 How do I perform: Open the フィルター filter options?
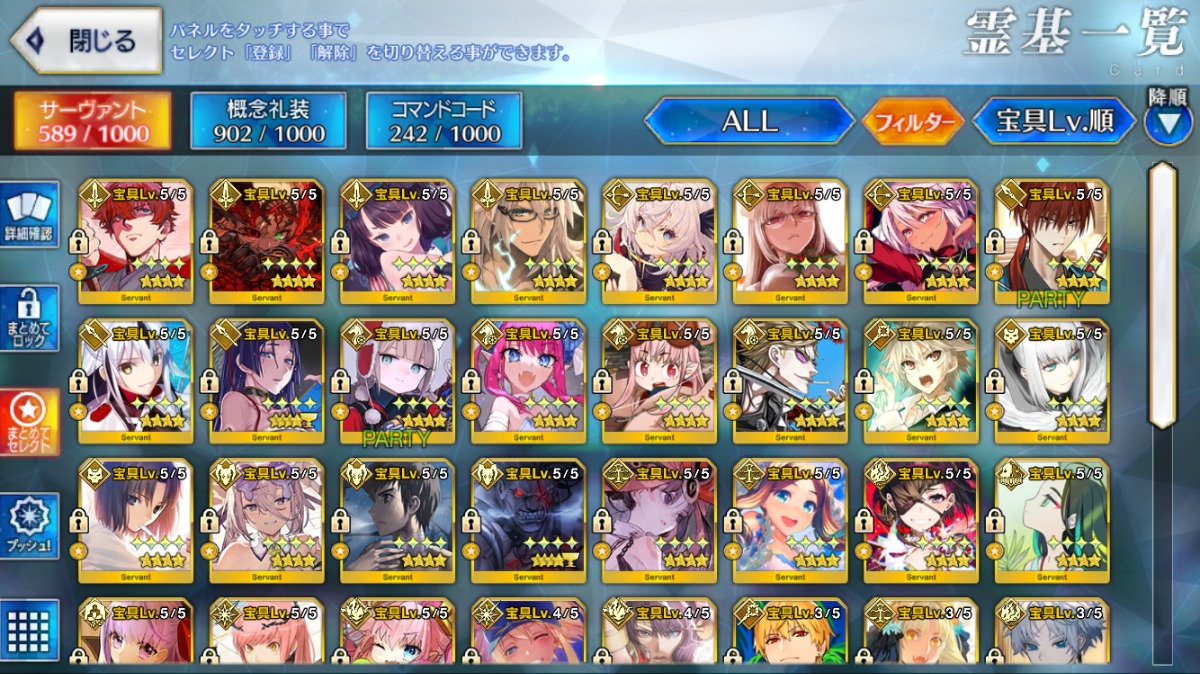(x=913, y=122)
